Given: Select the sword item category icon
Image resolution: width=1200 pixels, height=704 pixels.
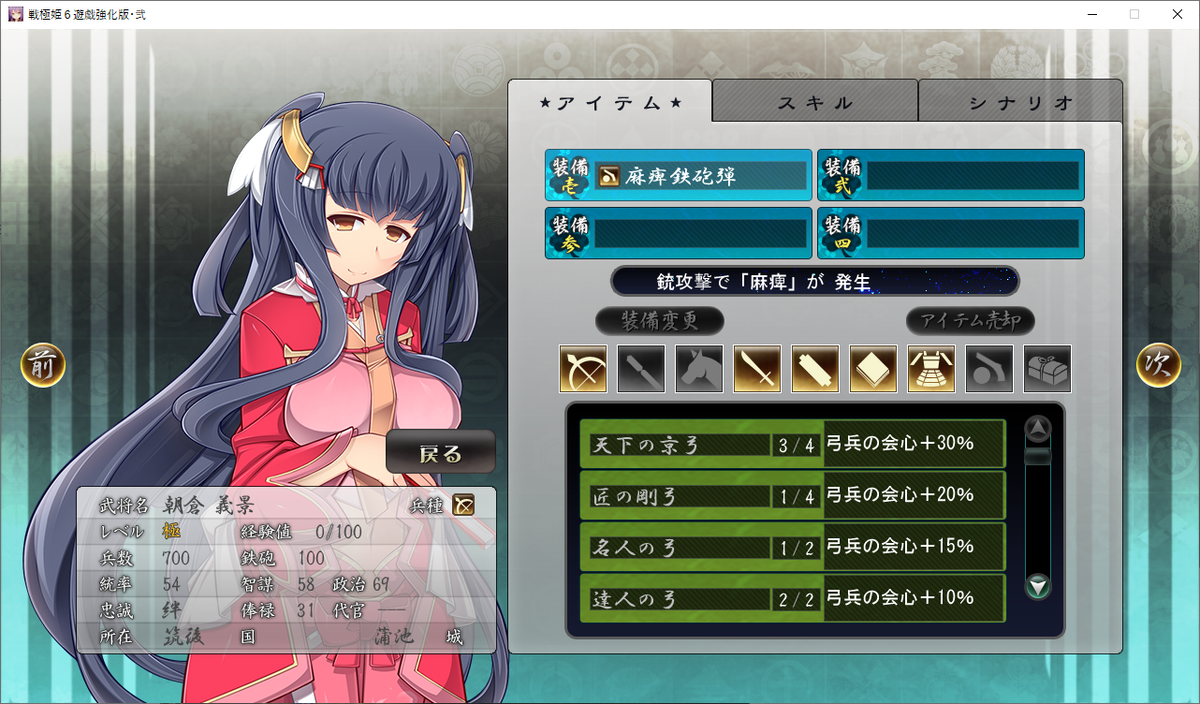Looking at the screenshot, I should tap(757, 369).
